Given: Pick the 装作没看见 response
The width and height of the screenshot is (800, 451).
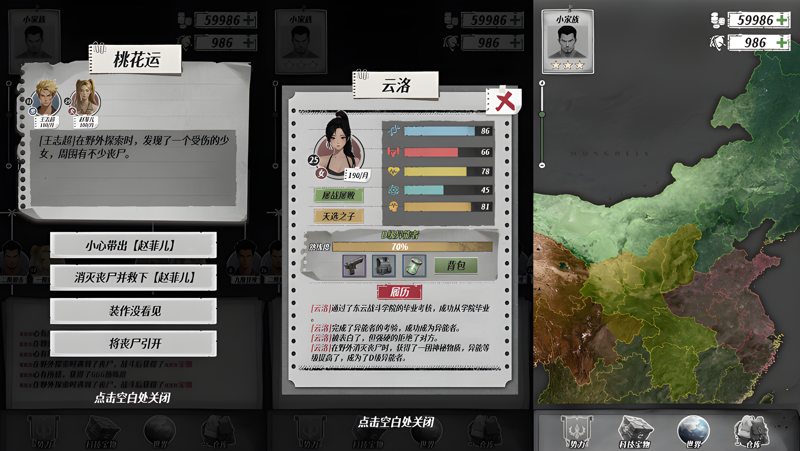Looking at the screenshot, I should [133, 311].
